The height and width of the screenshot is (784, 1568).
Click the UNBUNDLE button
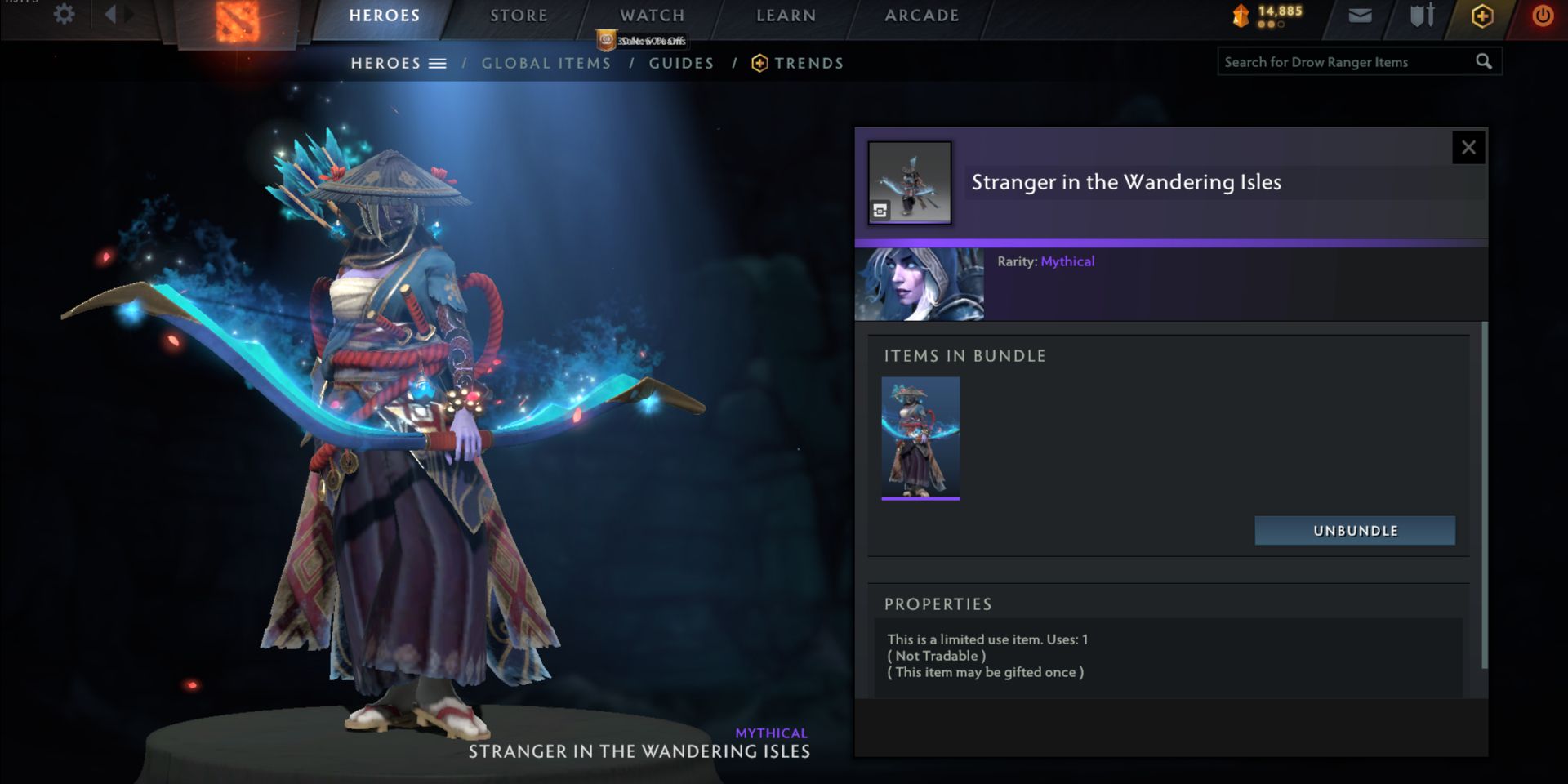(1356, 530)
